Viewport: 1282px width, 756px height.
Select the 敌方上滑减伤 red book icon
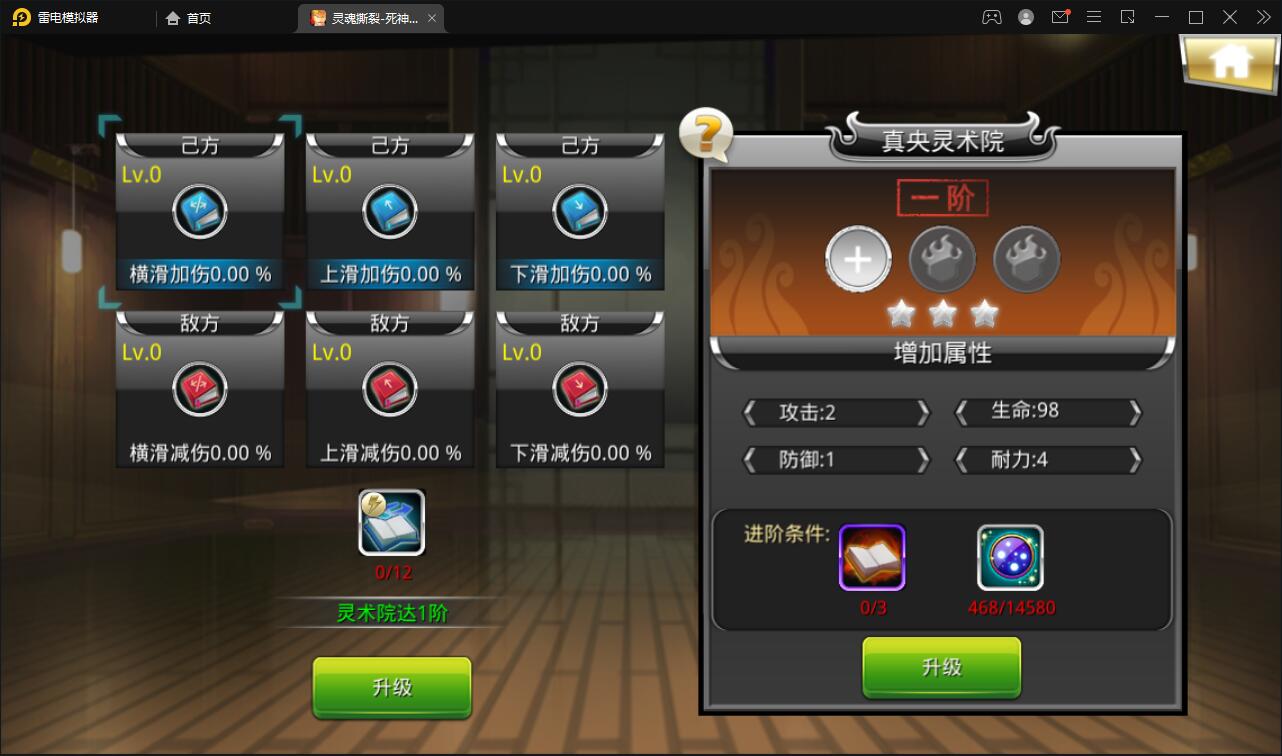tap(389, 390)
